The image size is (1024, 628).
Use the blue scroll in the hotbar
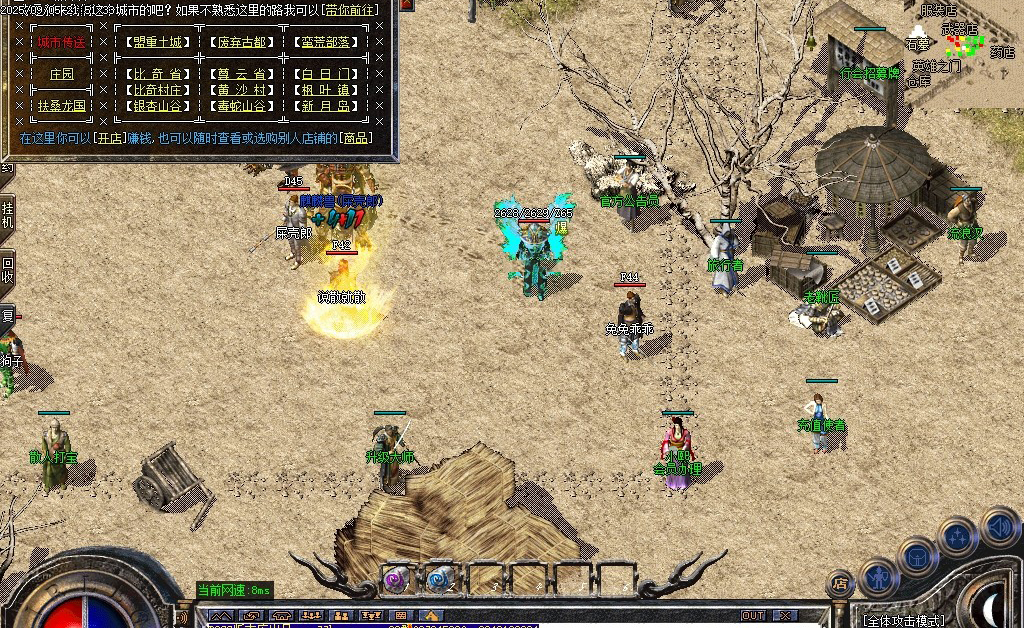[439, 577]
